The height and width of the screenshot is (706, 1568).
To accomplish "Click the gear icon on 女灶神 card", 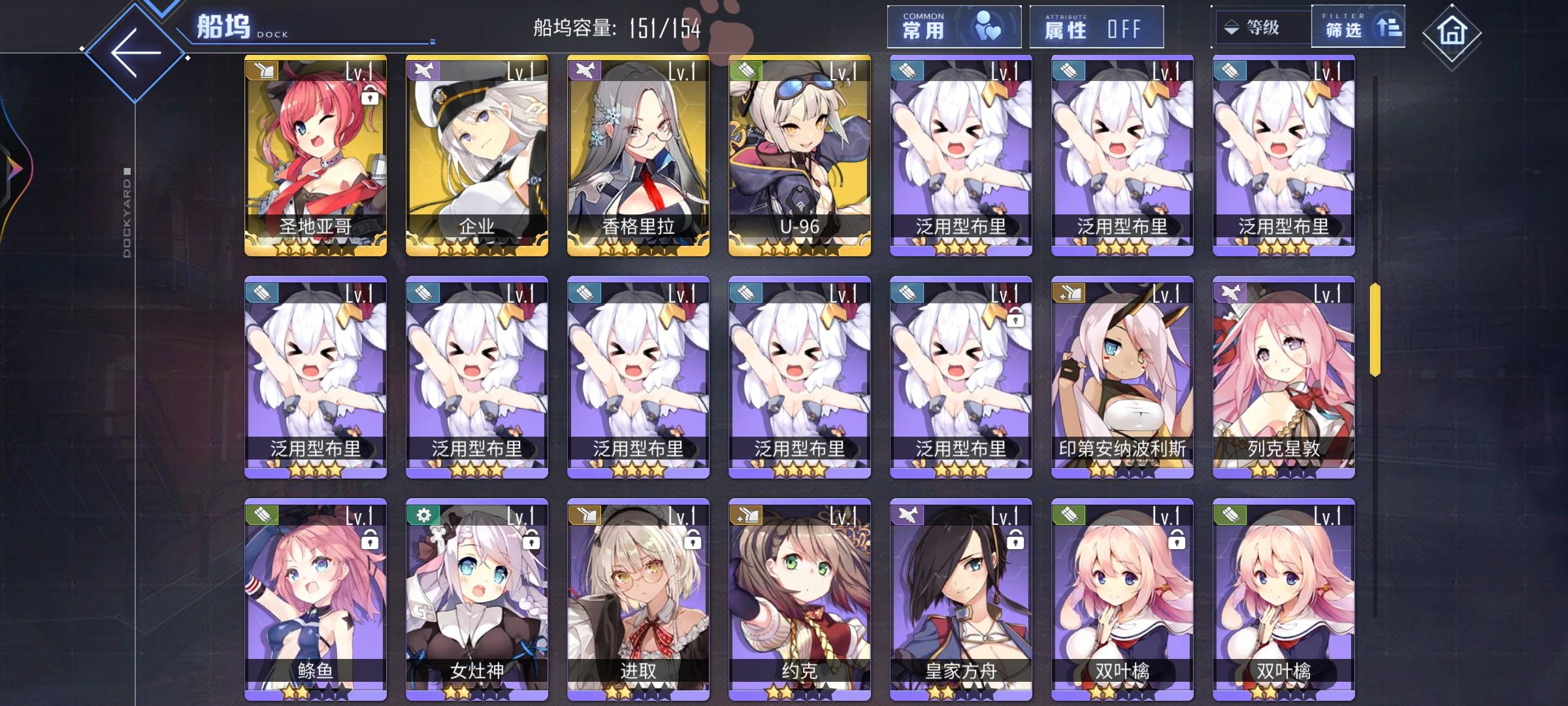I will click(425, 516).
